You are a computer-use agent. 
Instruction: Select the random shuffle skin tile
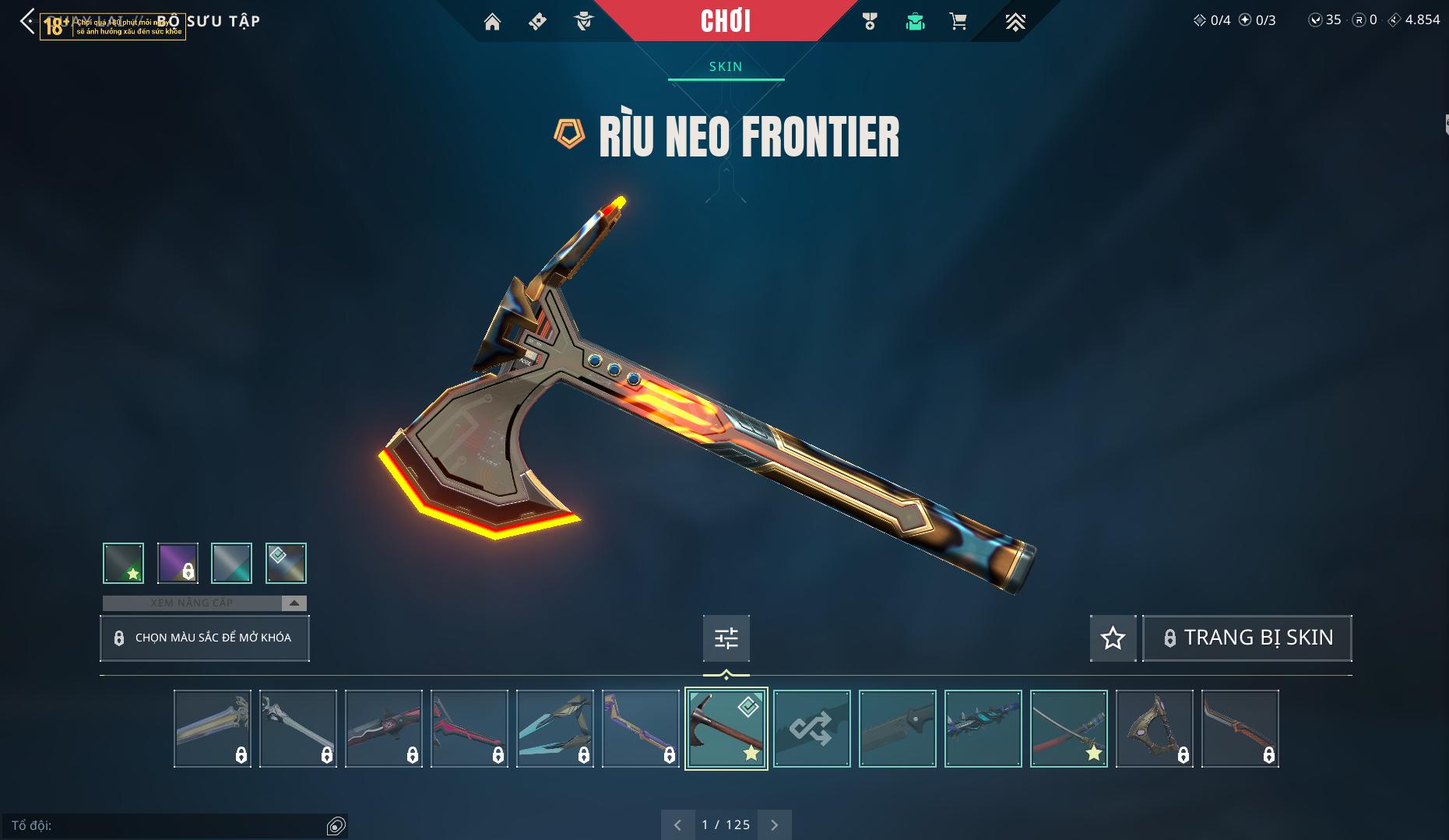[811, 729]
